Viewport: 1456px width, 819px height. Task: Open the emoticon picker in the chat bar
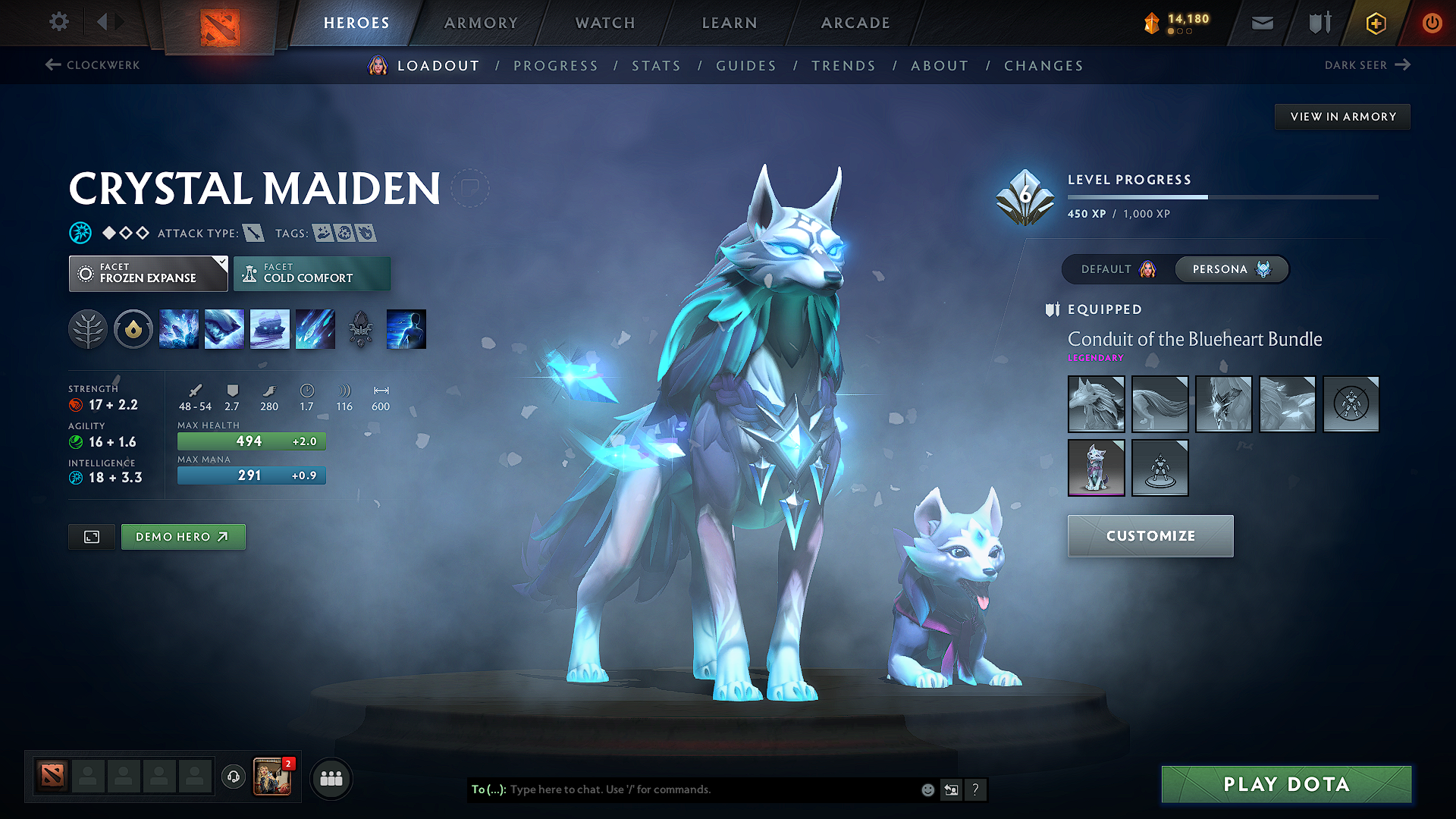coord(927,789)
